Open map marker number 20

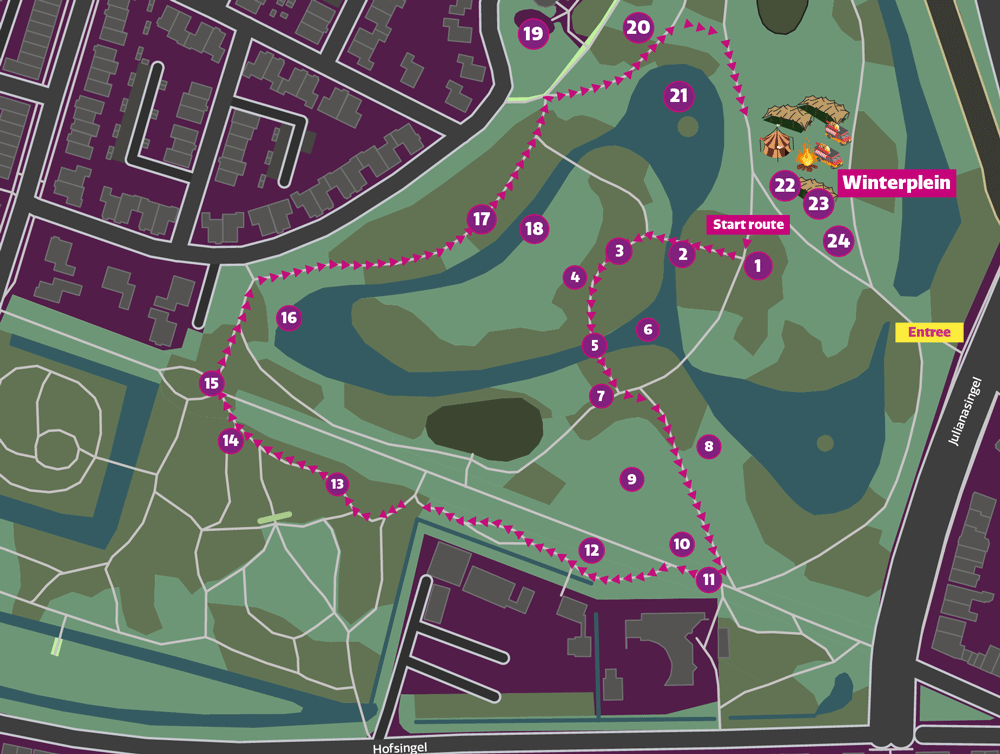638,27
